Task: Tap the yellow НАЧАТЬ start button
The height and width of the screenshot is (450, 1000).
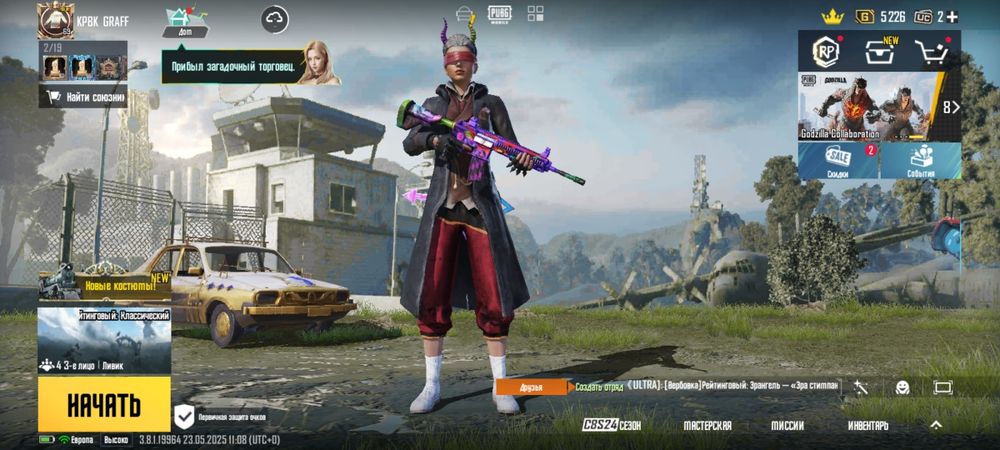Action: [x=104, y=405]
